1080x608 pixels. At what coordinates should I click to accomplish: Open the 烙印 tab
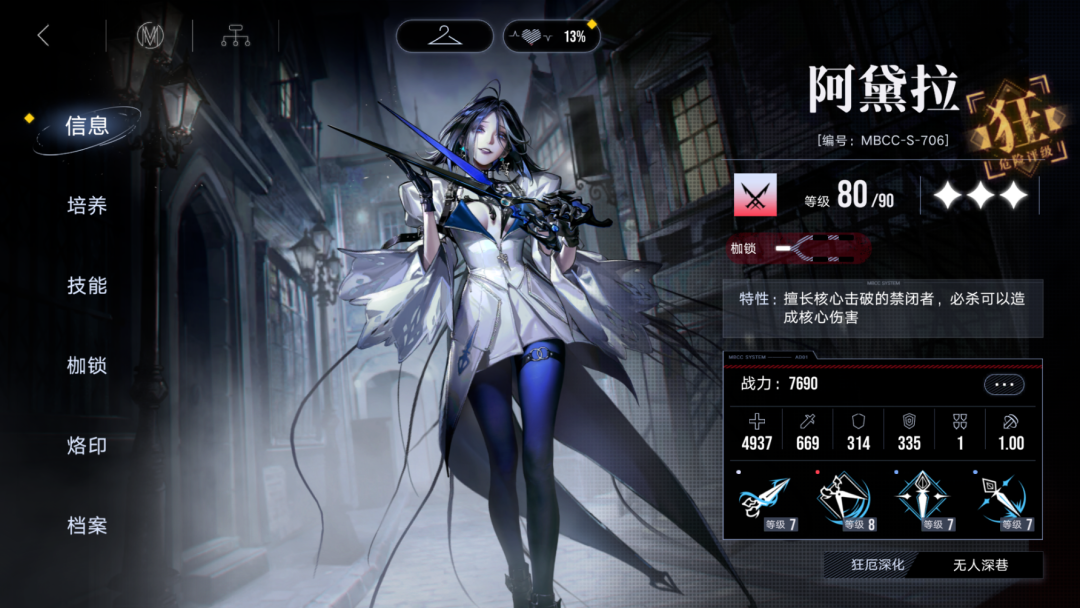tap(87, 446)
